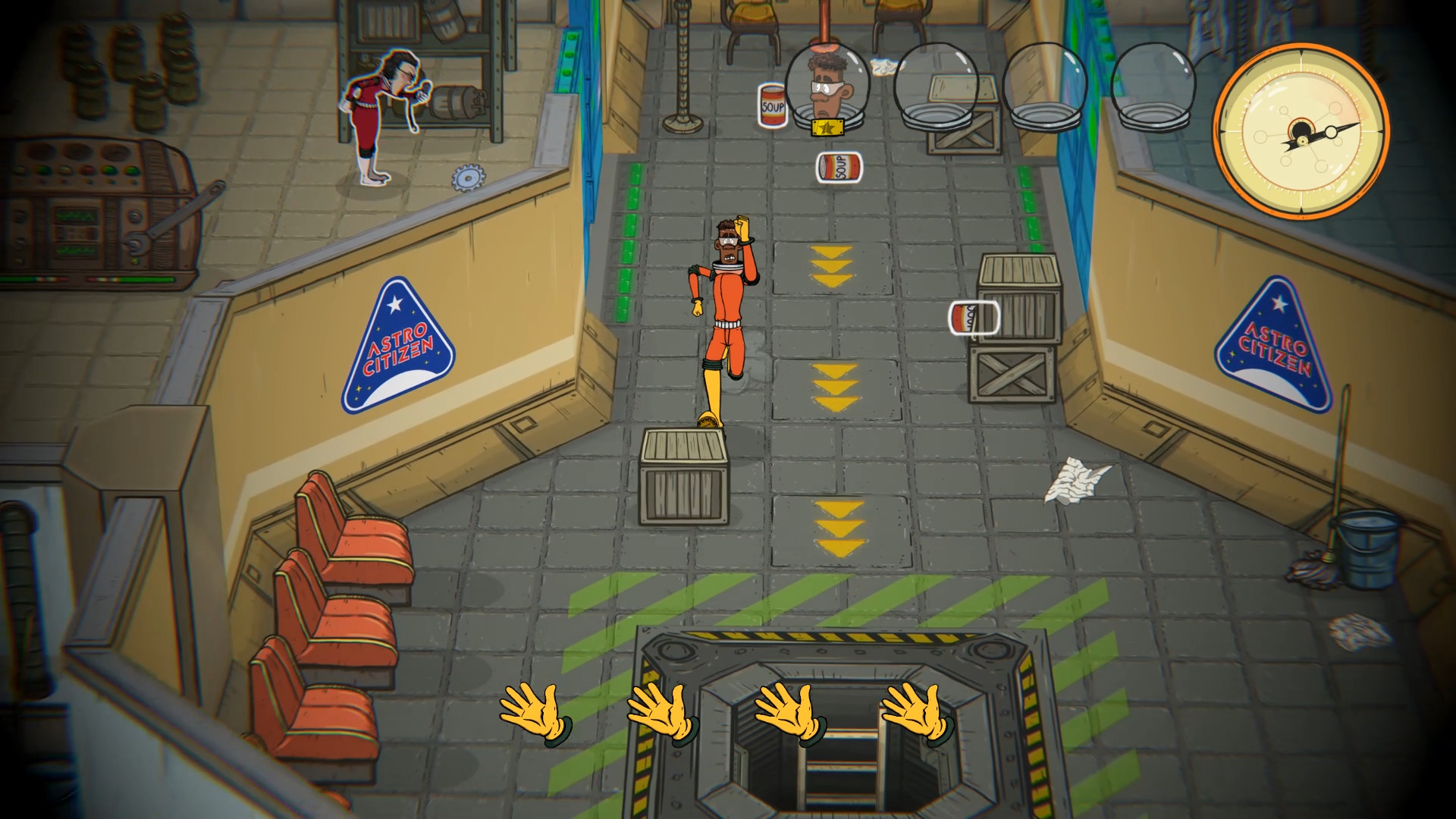
Task: Click the tilted SOUP can below the domes
Action: (x=839, y=166)
